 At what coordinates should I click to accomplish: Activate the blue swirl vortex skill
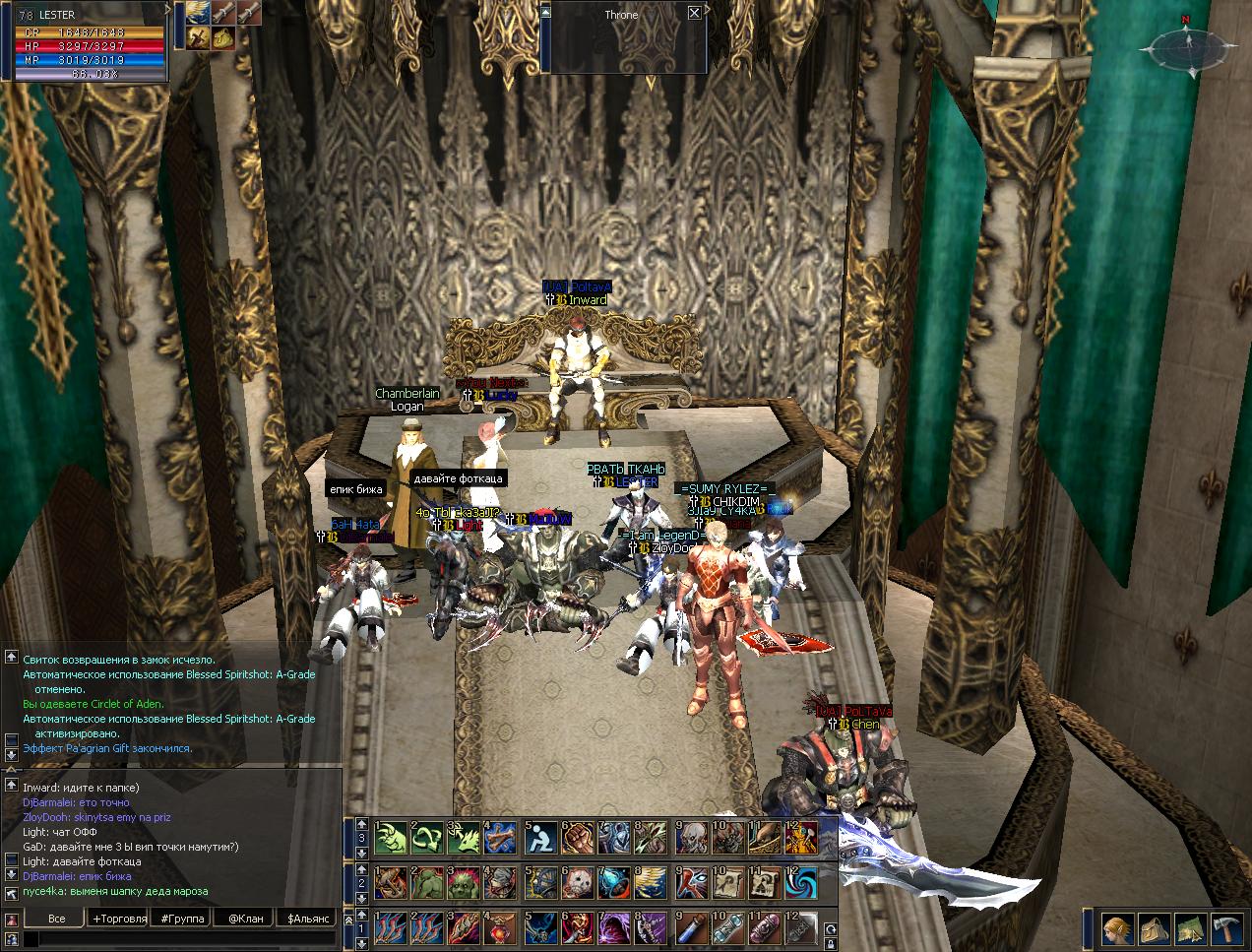click(801, 882)
